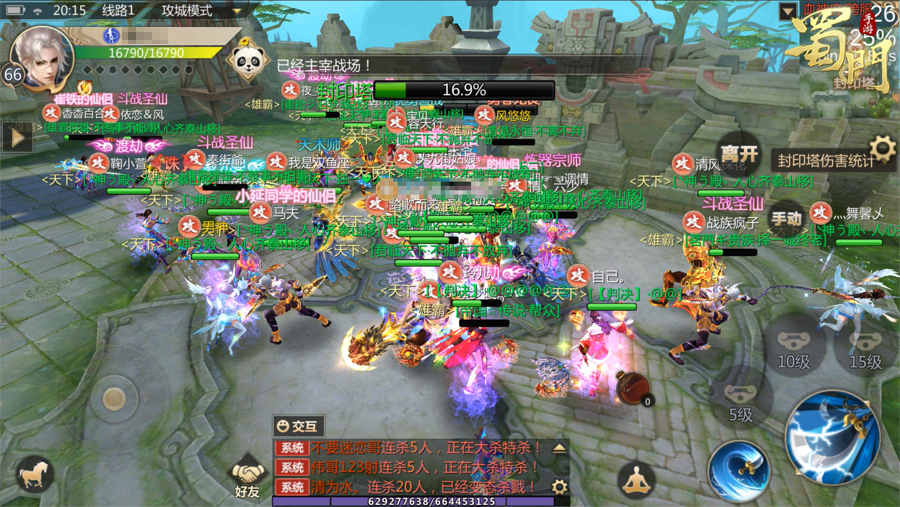Image resolution: width=900 pixels, height=507 pixels.
Task: Open chat settings gear
Action: (559, 487)
